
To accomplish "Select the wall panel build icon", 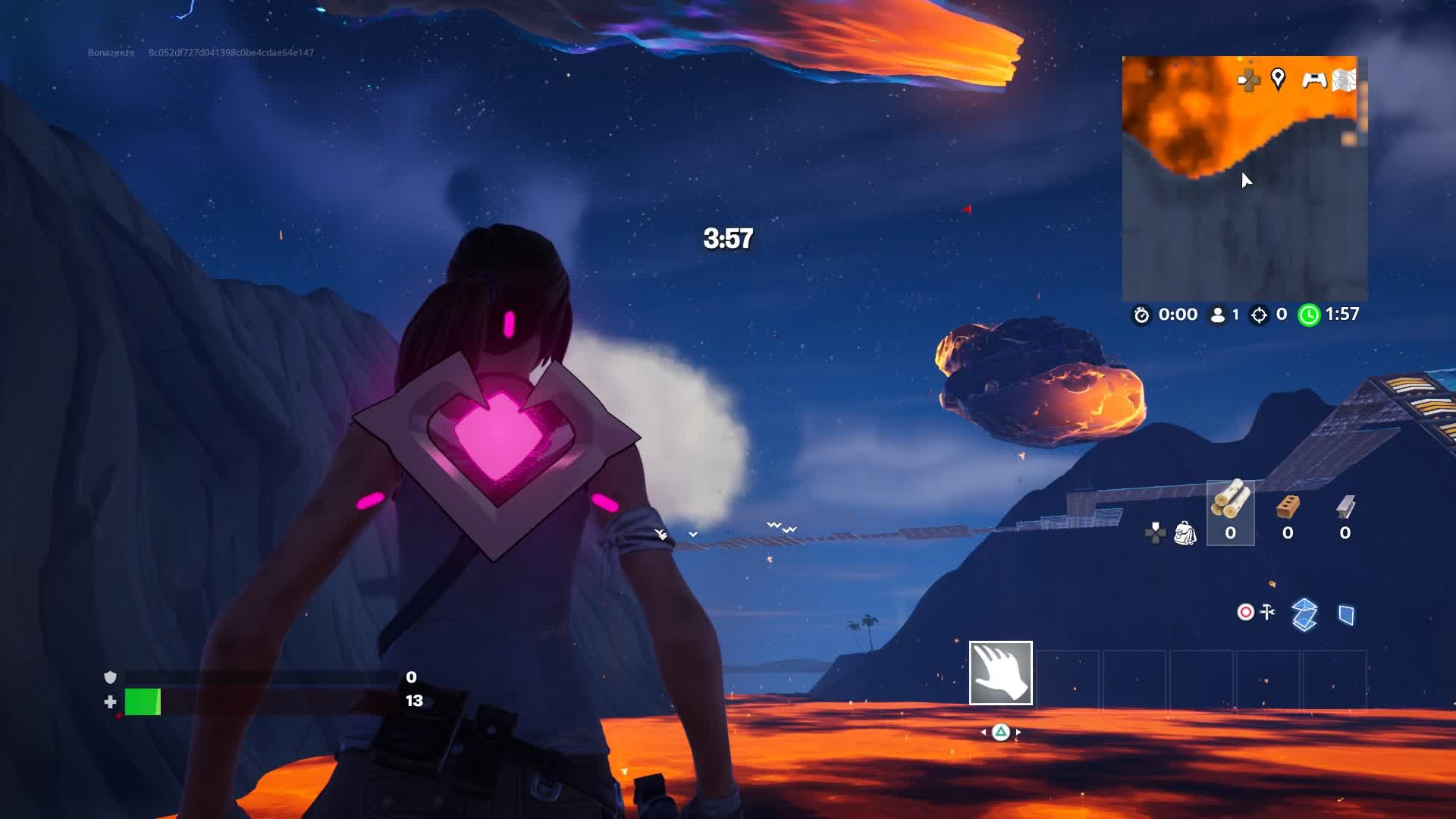I will [1346, 615].
